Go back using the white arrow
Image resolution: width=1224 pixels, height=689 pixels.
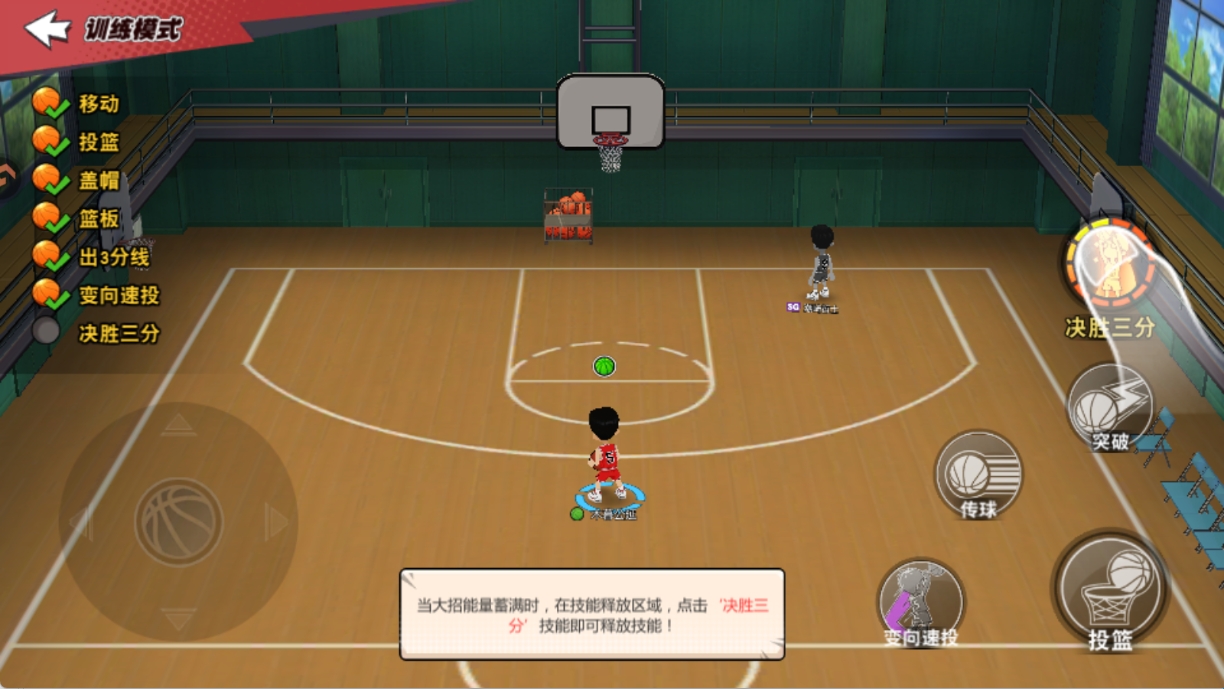47,29
